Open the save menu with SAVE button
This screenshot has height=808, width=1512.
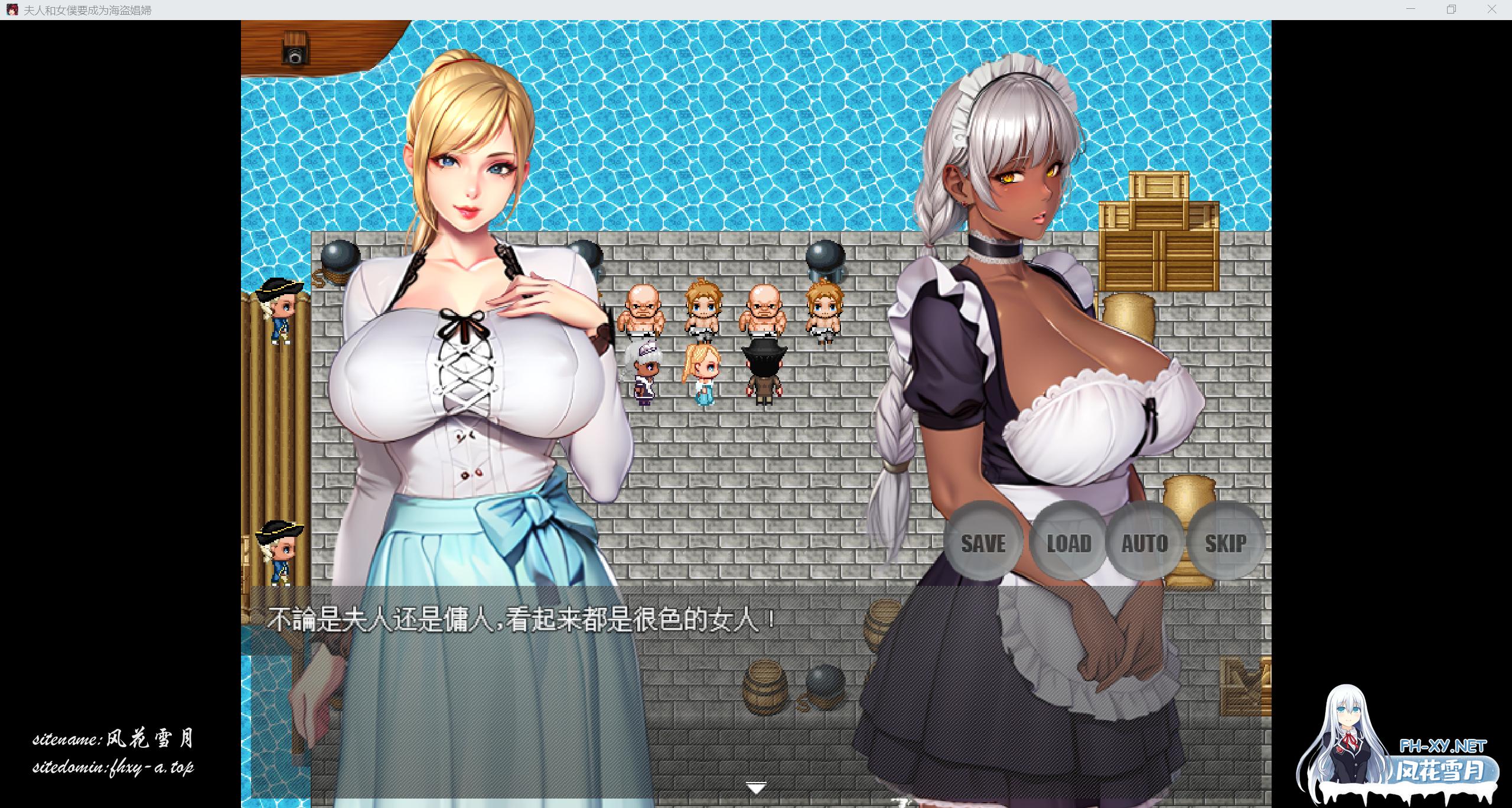[x=982, y=543]
